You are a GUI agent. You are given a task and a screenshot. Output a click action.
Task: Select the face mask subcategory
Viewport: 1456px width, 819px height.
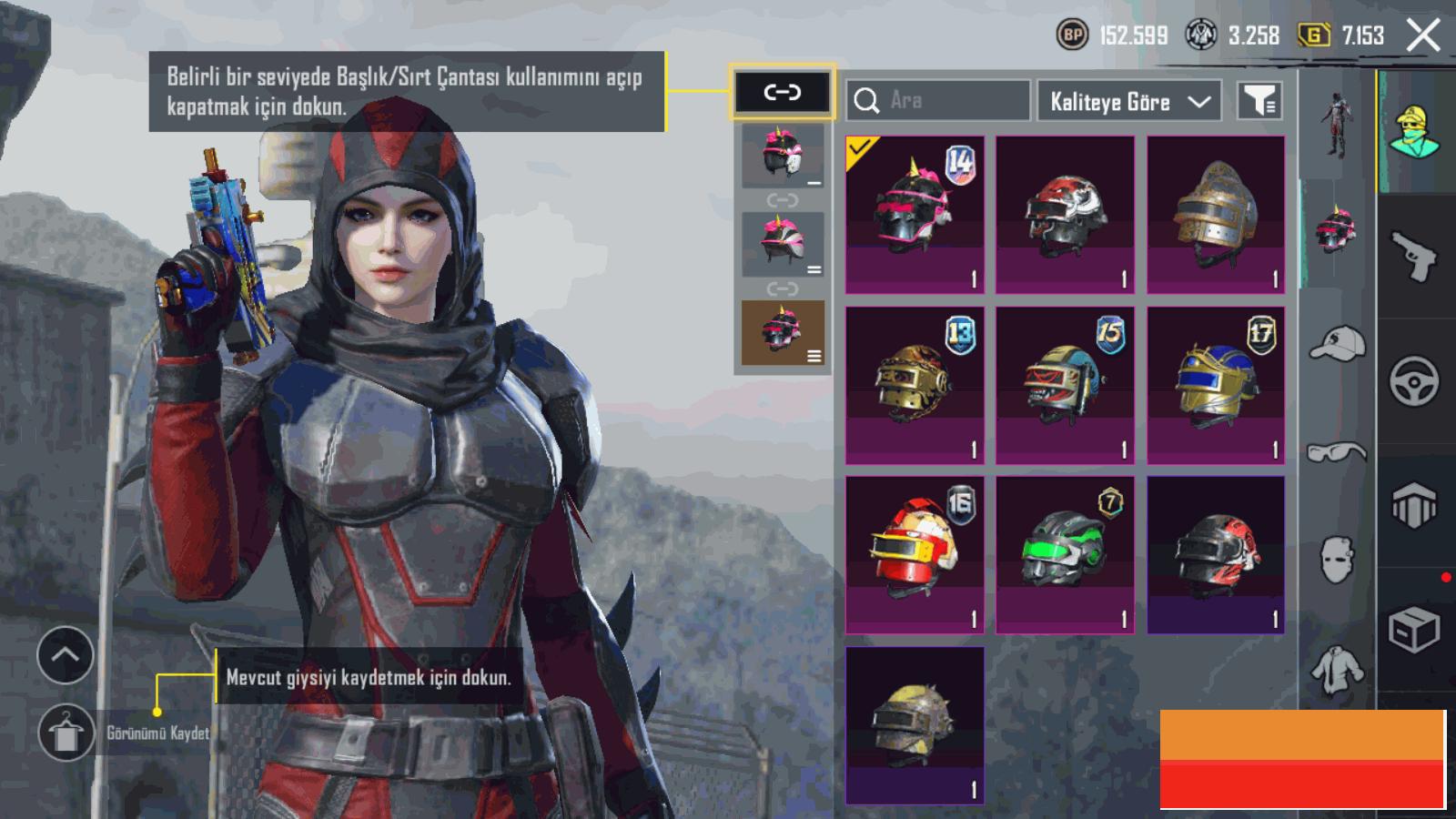tap(1337, 558)
